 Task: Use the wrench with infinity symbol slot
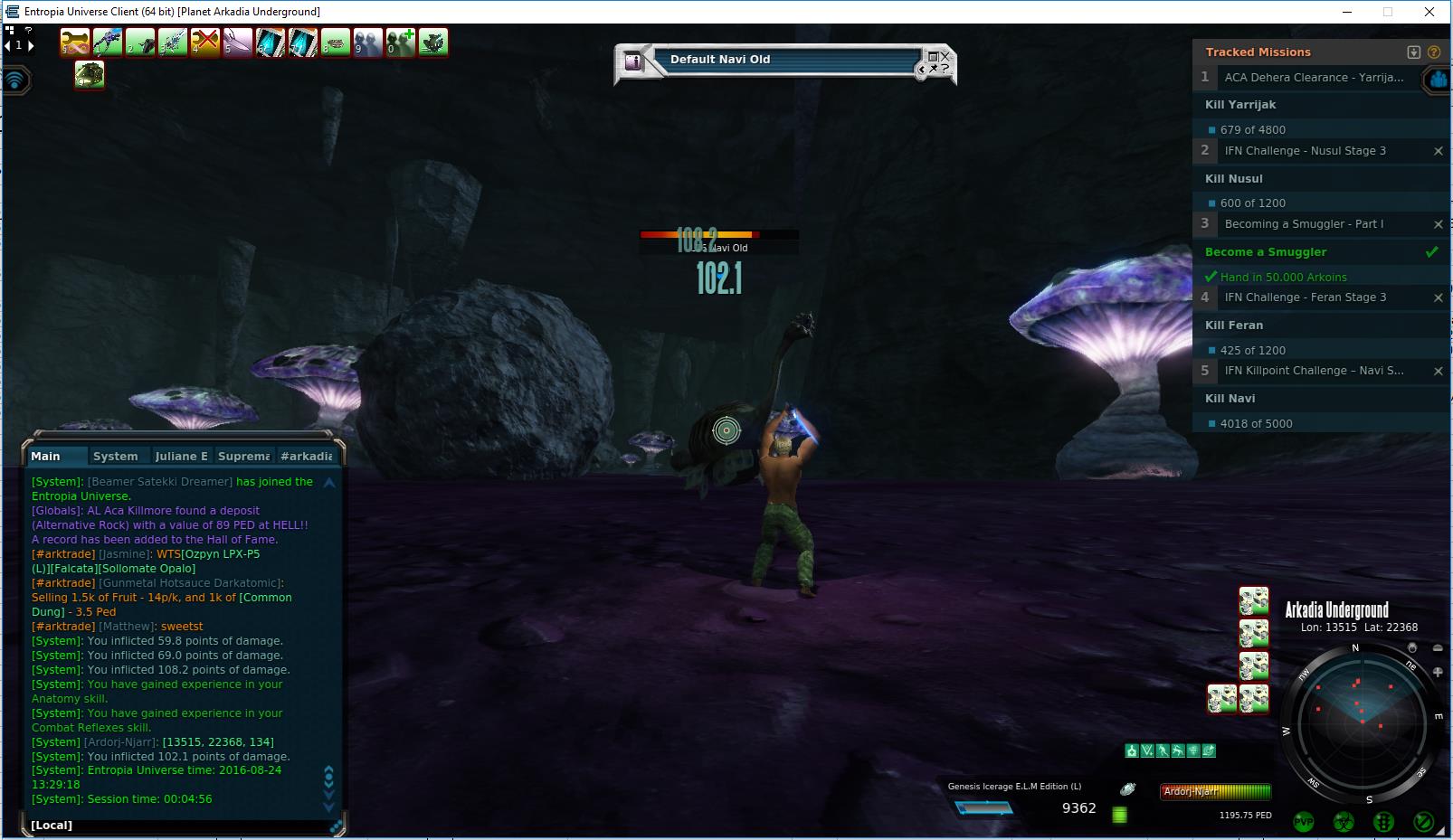click(75, 42)
